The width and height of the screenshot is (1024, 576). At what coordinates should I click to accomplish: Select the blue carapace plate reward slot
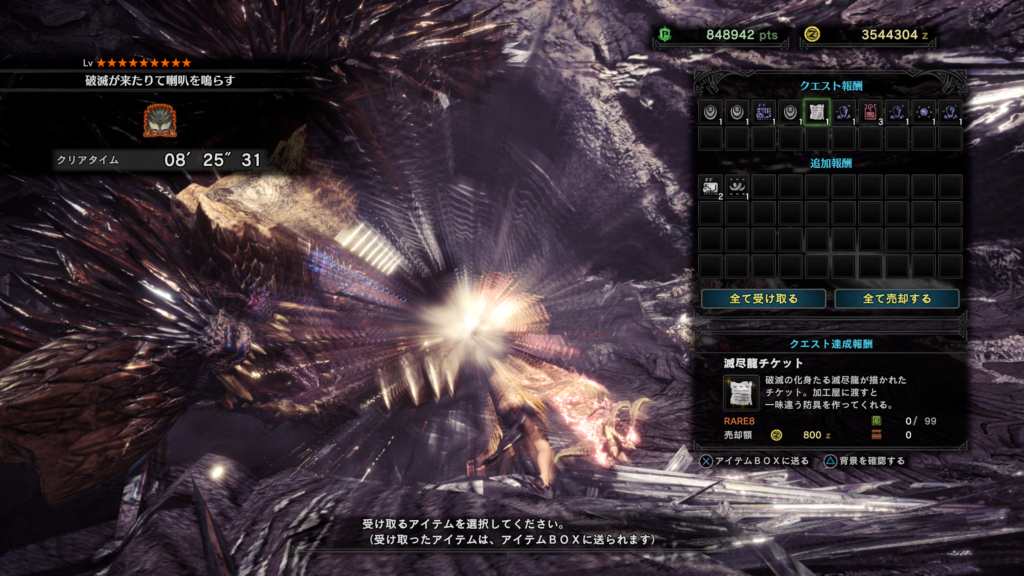[x=763, y=112]
